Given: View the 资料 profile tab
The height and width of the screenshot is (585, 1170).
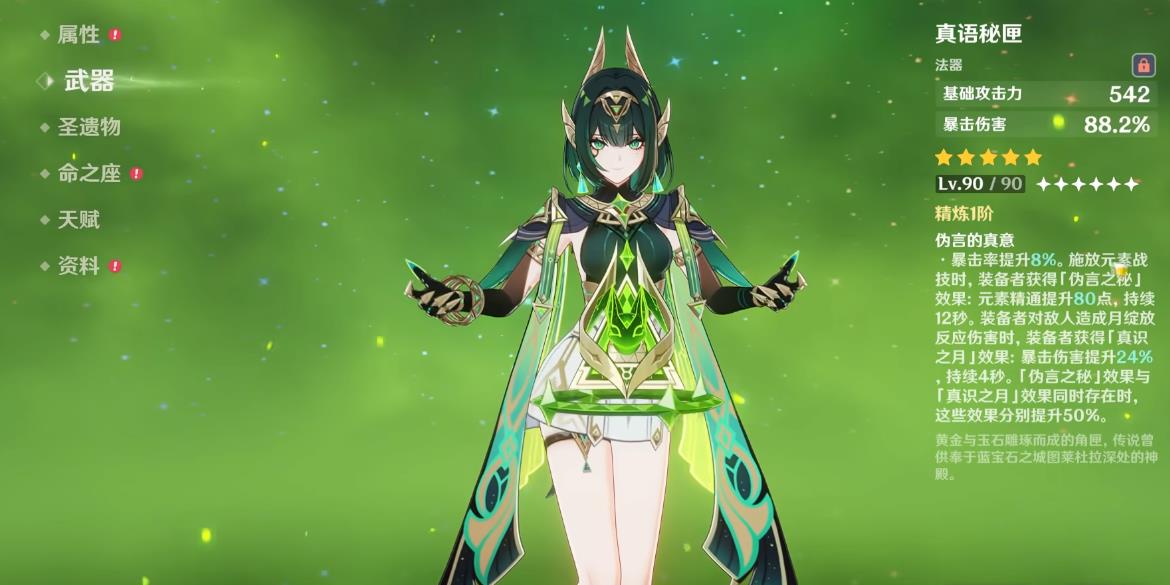Looking at the screenshot, I should point(78,266).
